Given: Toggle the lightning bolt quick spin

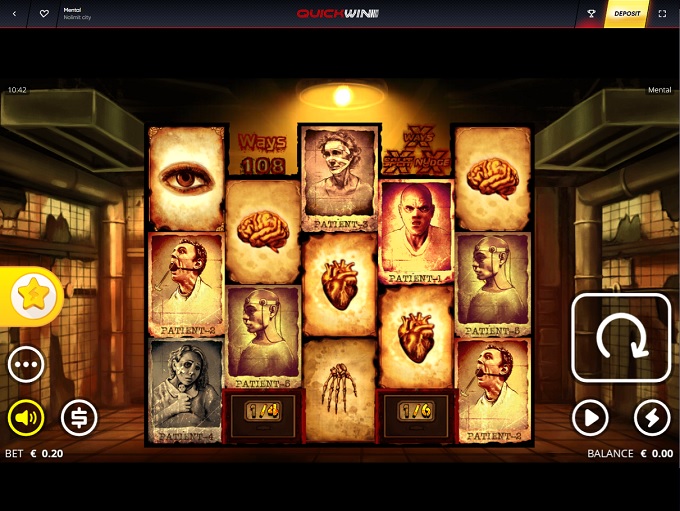Looking at the screenshot, I should (x=652, y=418).
